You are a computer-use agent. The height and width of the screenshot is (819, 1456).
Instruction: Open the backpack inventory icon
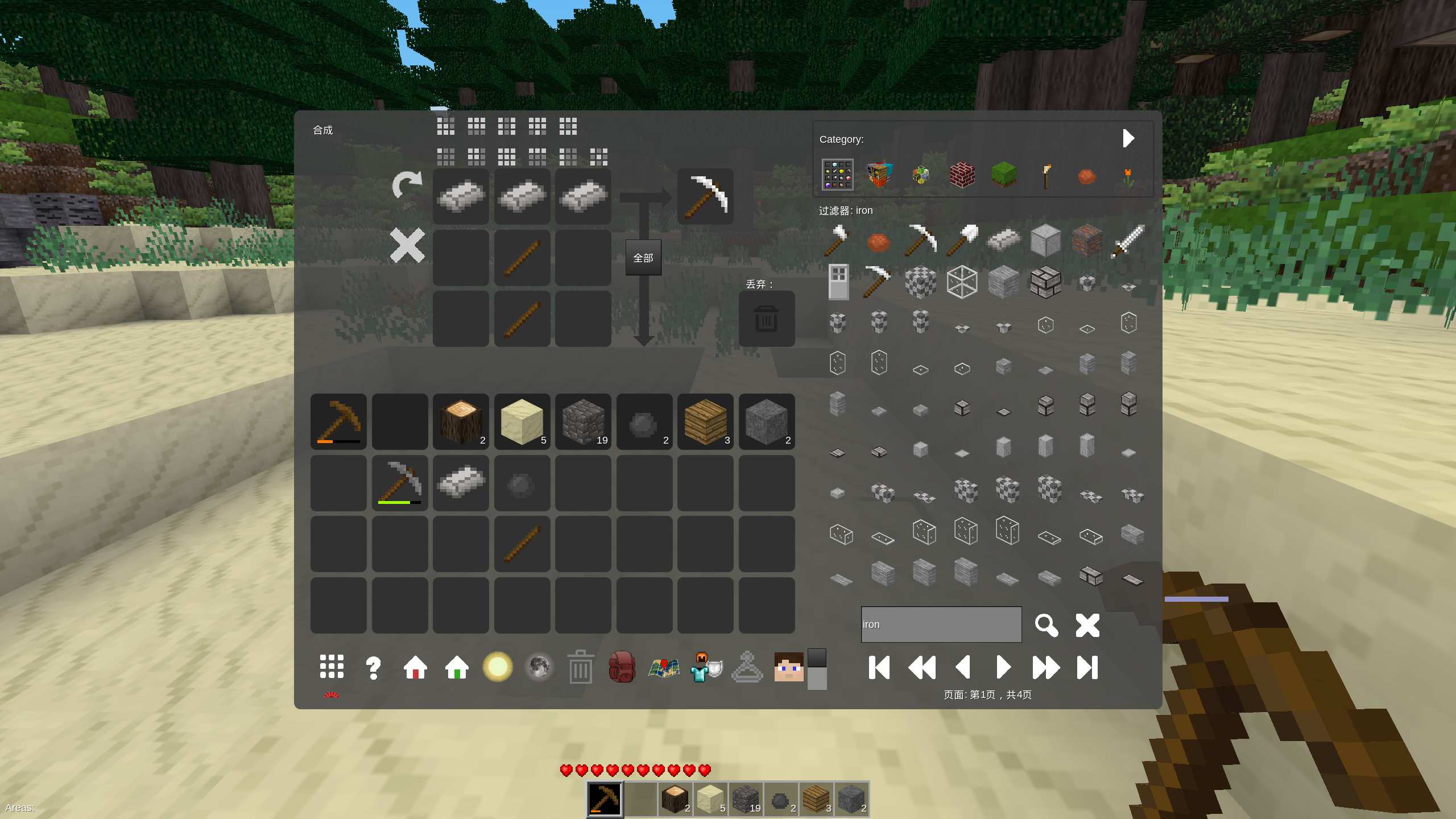[622, 668]
